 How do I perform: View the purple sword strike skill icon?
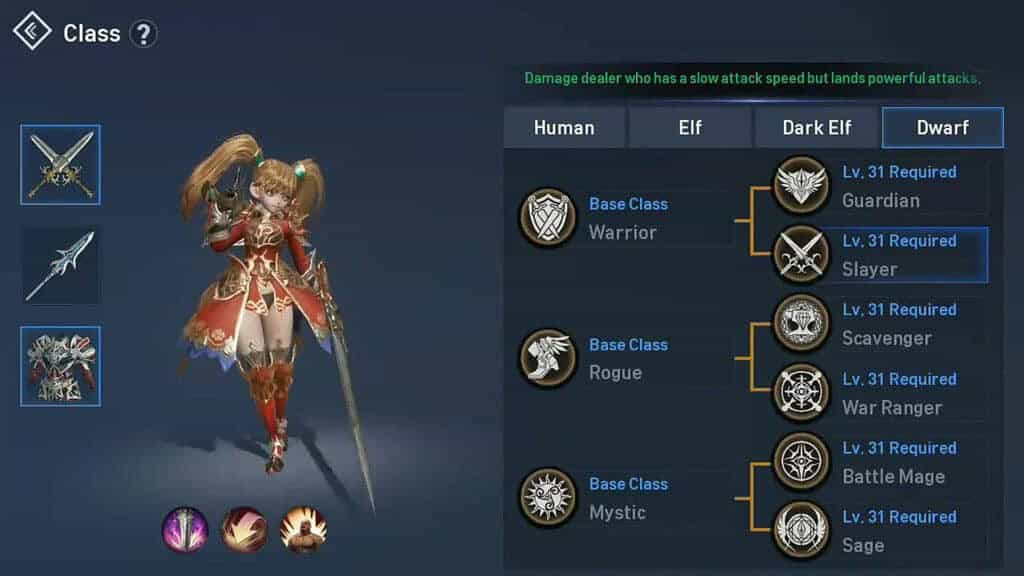tap(185, 529)
